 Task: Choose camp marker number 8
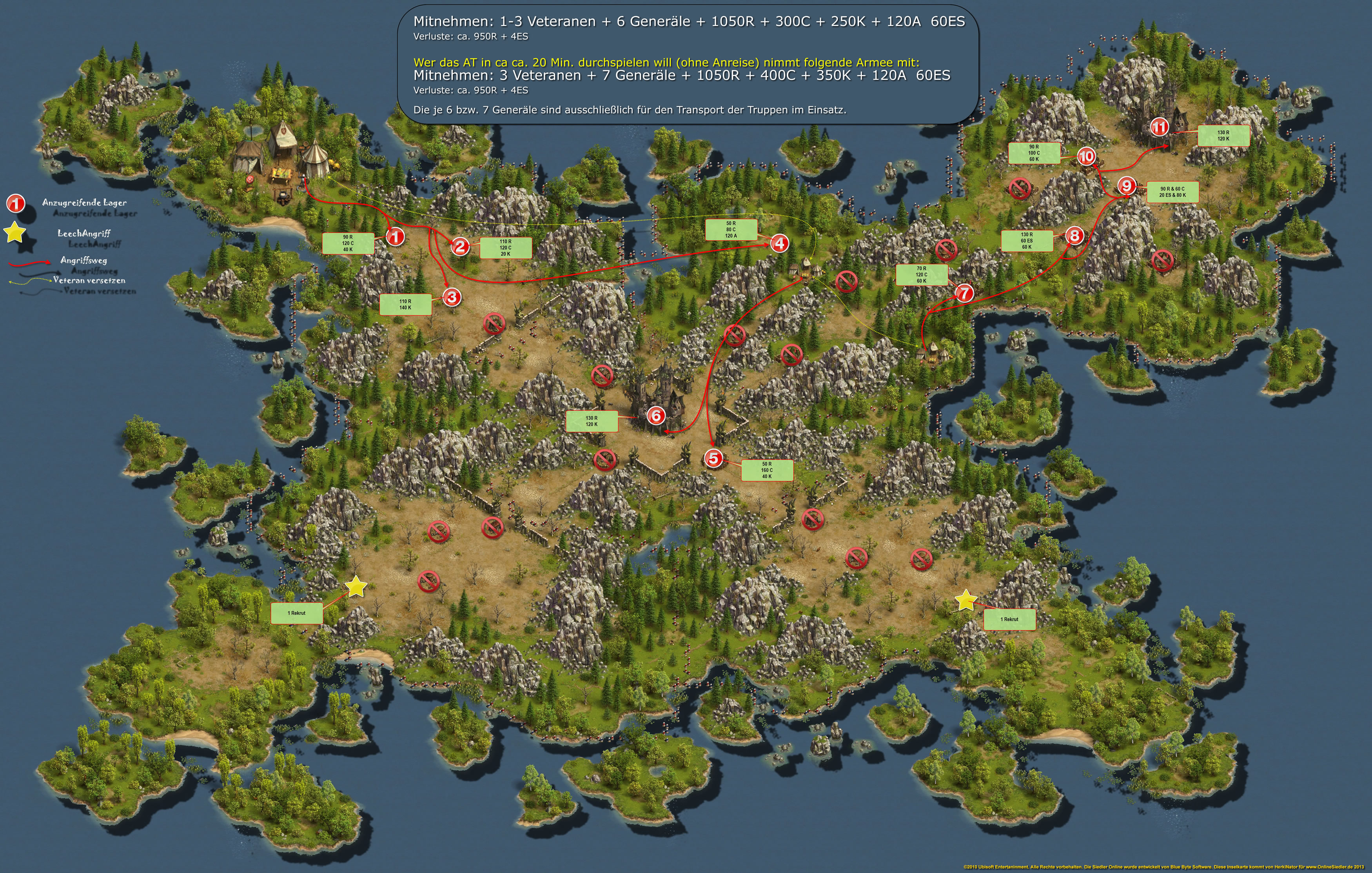1074,235
